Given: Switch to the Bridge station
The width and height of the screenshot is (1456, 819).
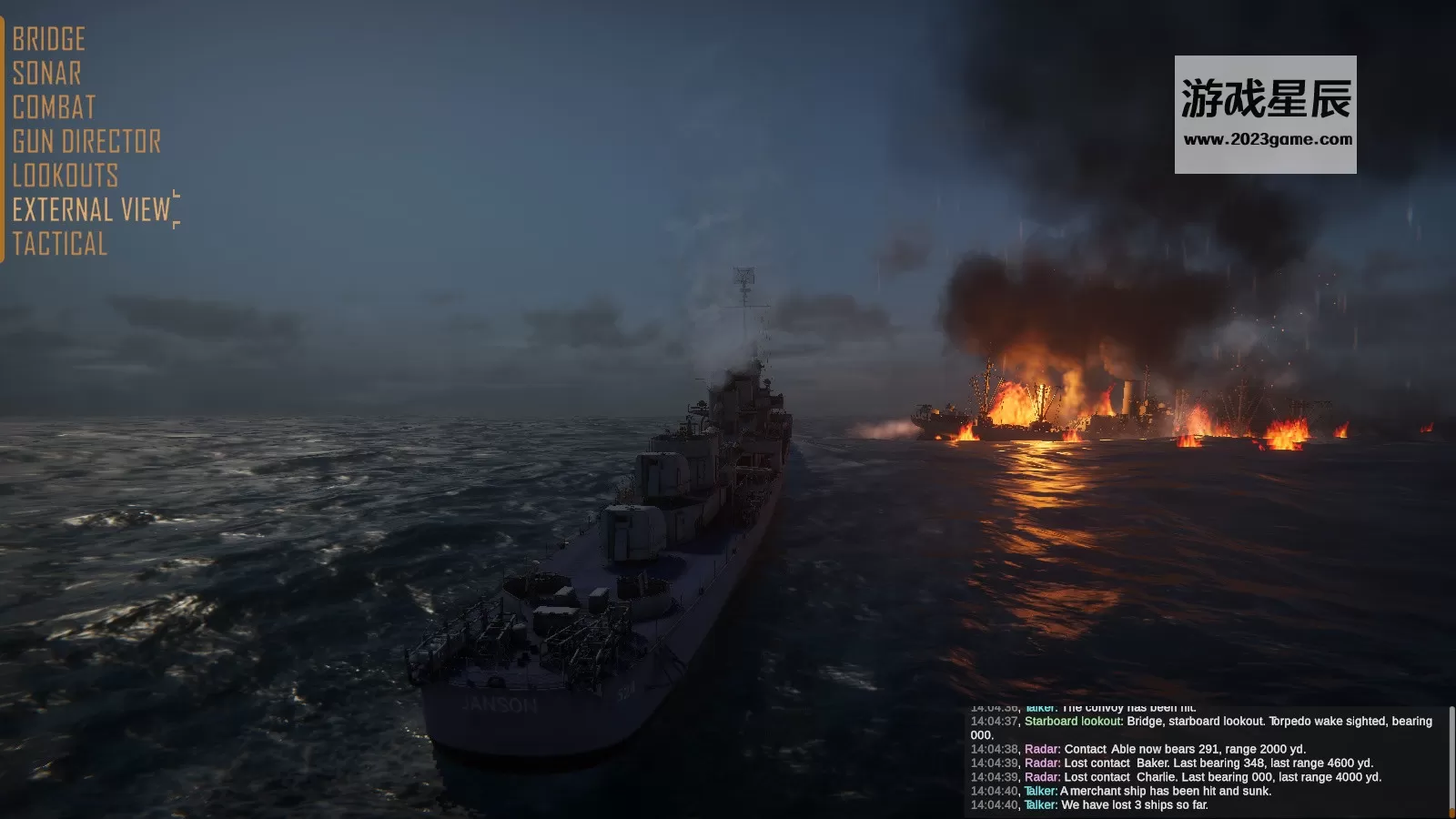Looking at the screenshot, I should click(x=49, y=39).
